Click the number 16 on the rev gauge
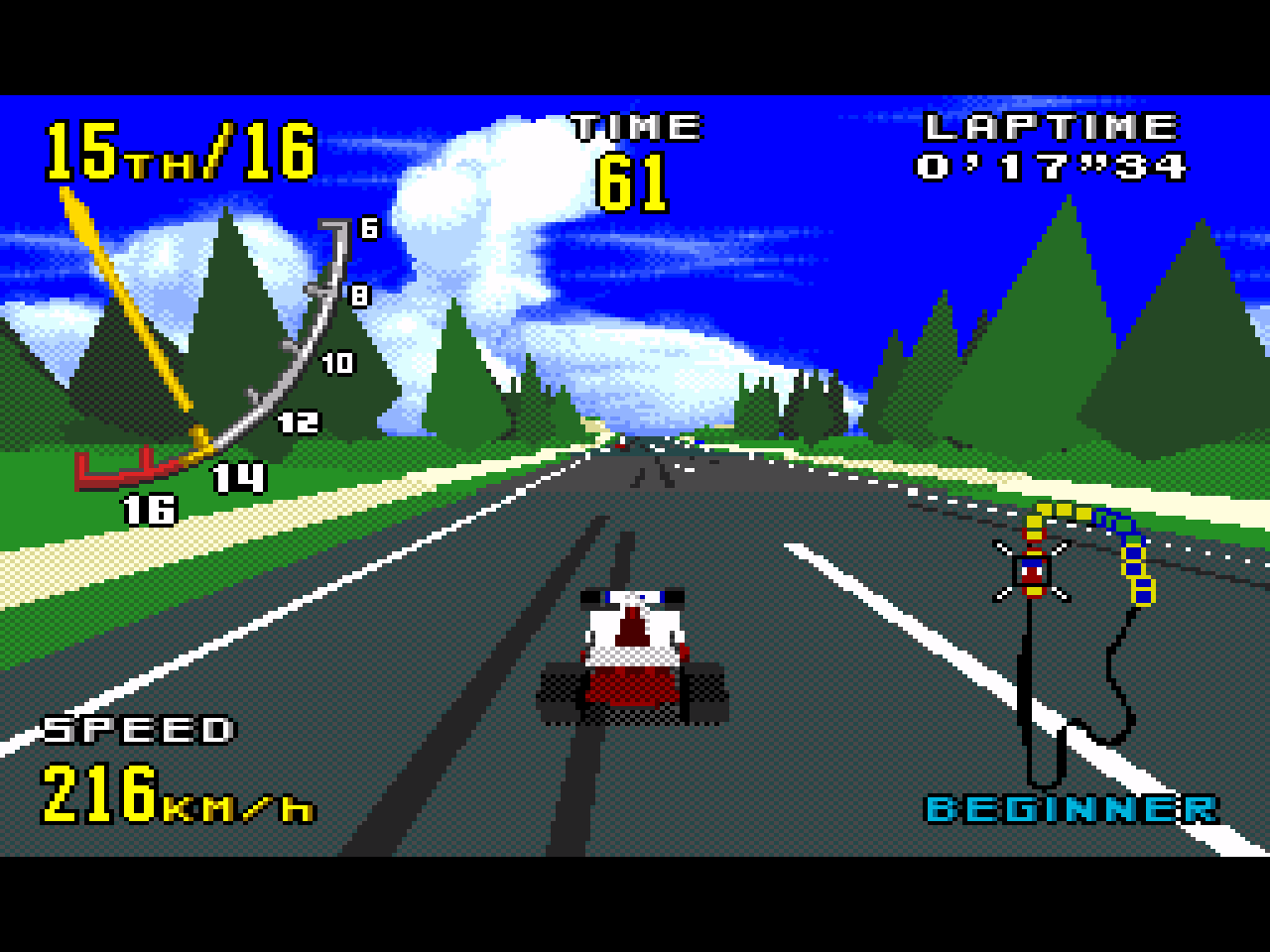 pos(147,511)
